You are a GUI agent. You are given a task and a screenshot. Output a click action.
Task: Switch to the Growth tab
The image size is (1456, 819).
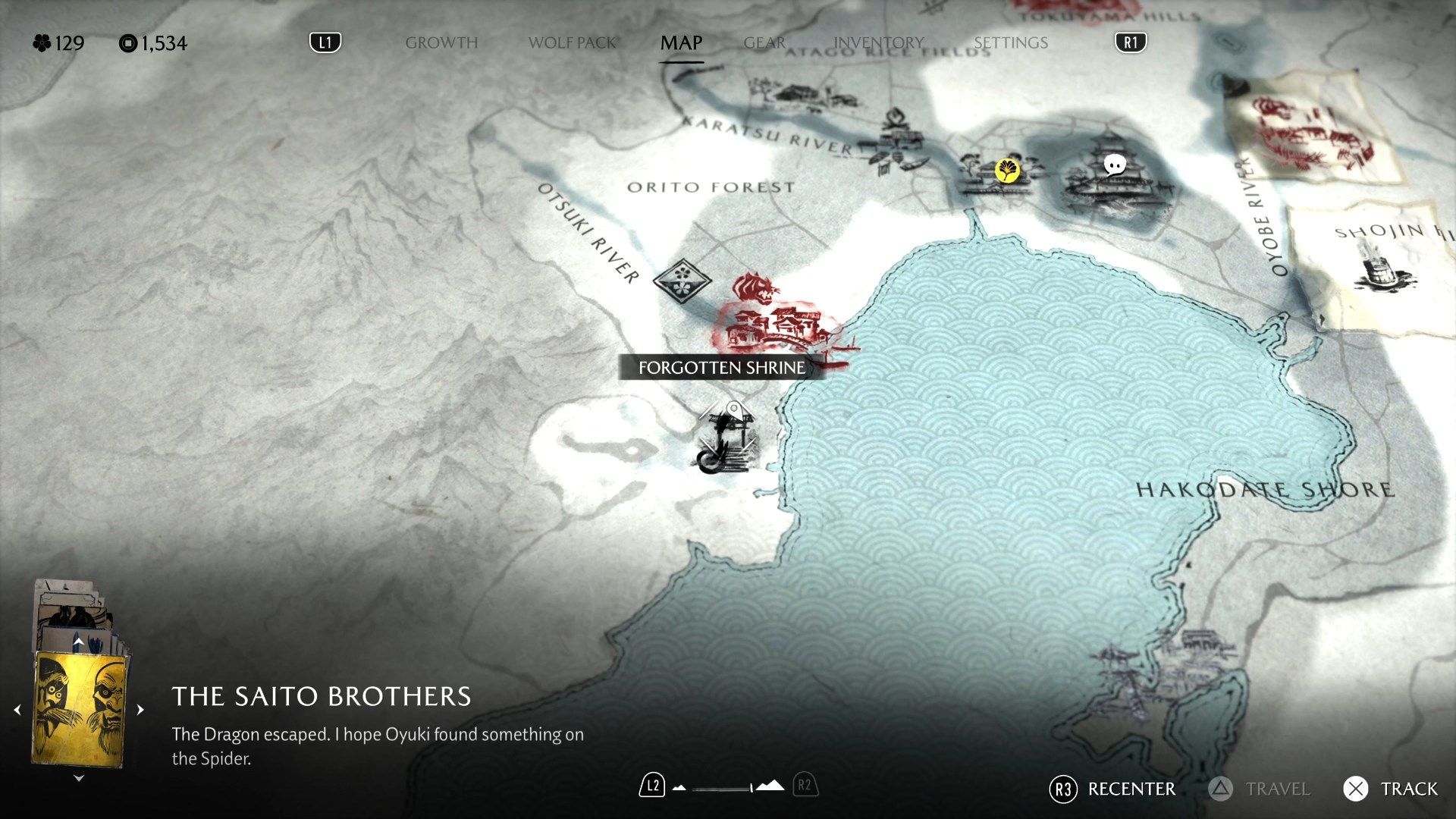click(x=441, y=43)
